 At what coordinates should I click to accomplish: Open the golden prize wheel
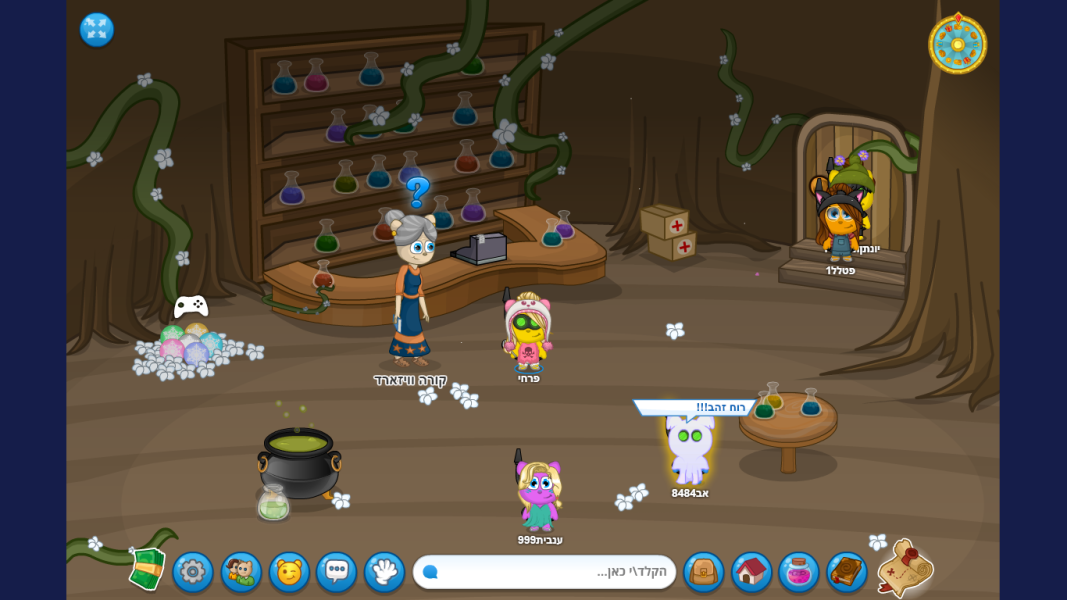pyautogui.click(x=957, y=44)
